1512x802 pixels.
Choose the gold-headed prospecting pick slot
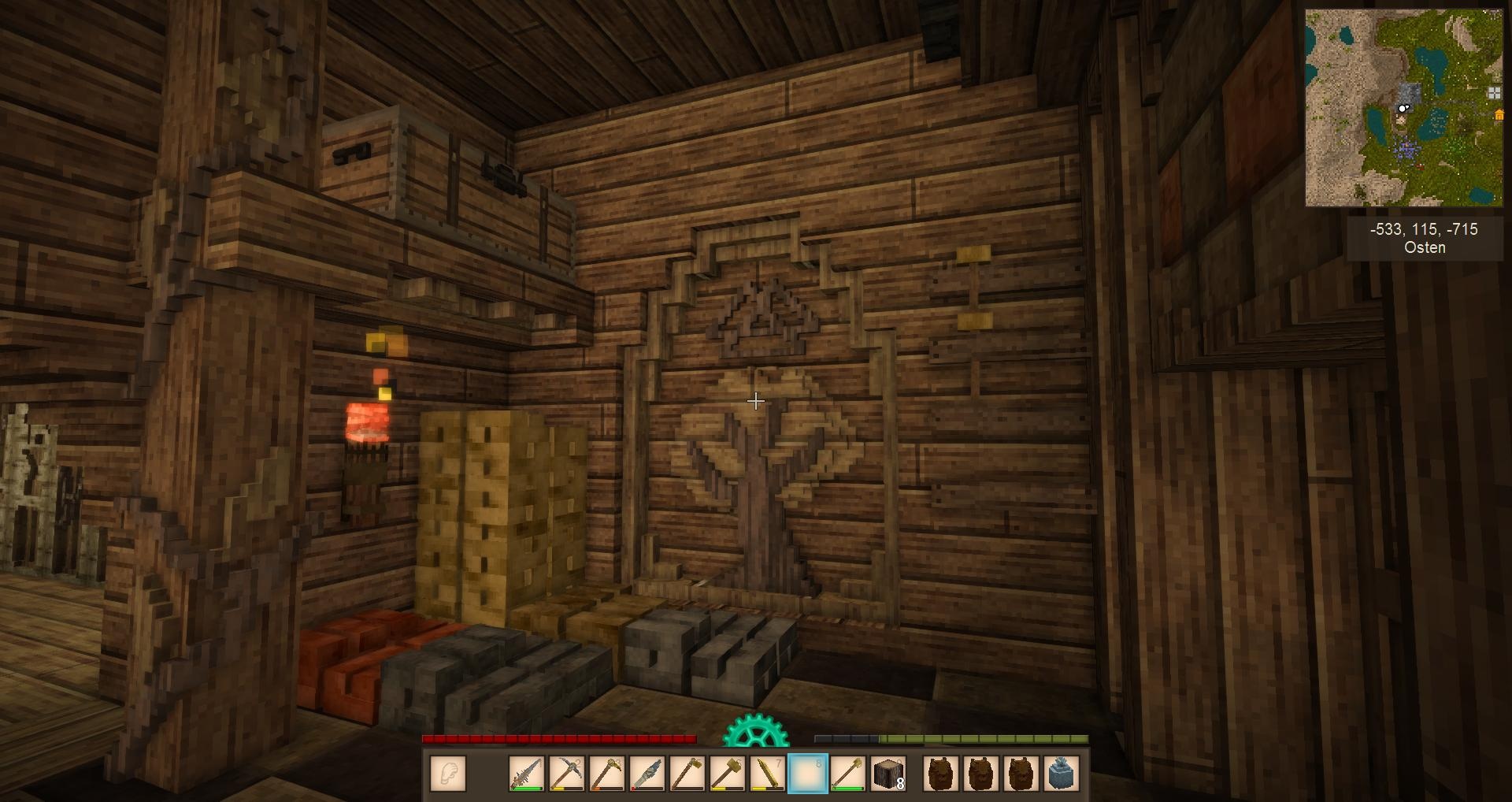pyautogui.click(x=607, y=774)
